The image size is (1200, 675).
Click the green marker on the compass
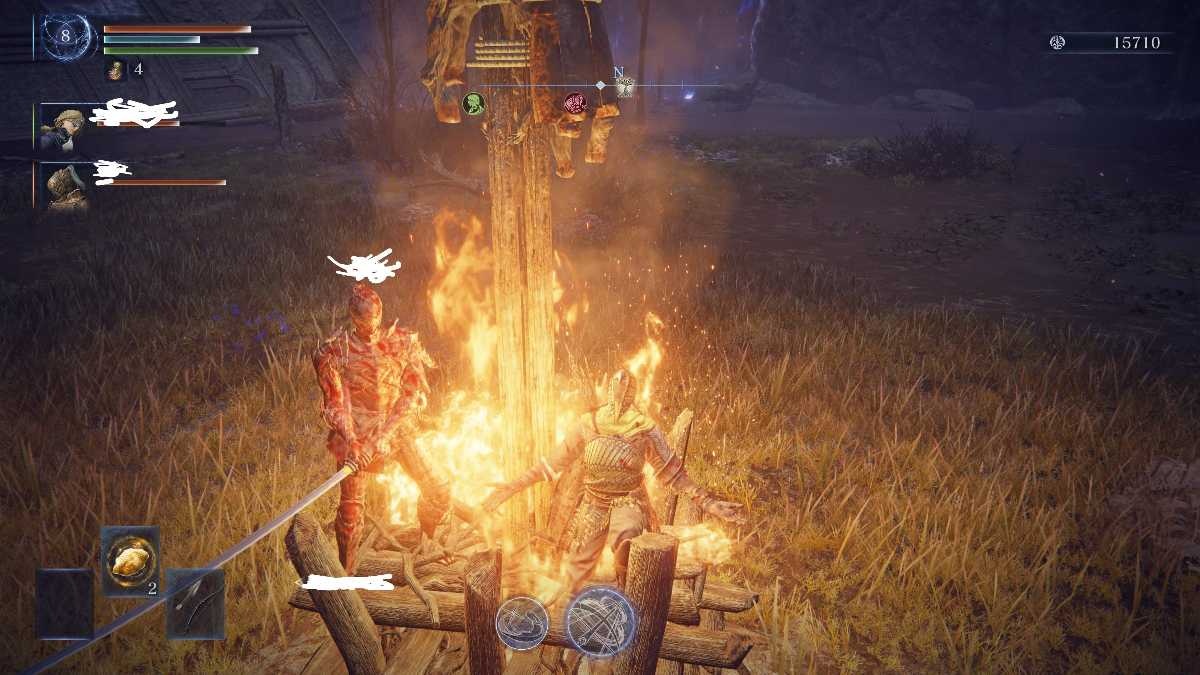point(474,102)
